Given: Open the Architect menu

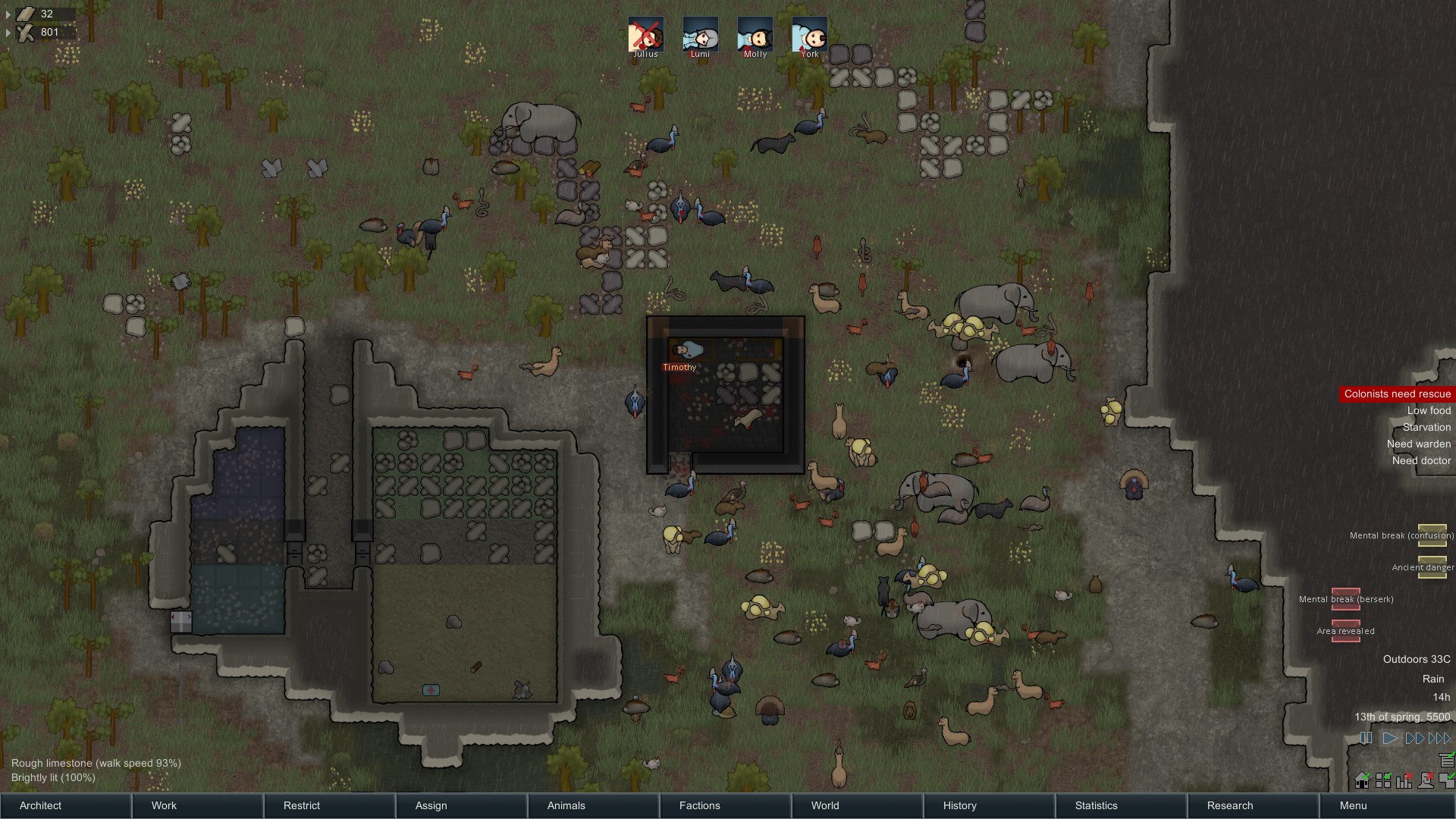Looking at the screenshot, I should 41,805.
